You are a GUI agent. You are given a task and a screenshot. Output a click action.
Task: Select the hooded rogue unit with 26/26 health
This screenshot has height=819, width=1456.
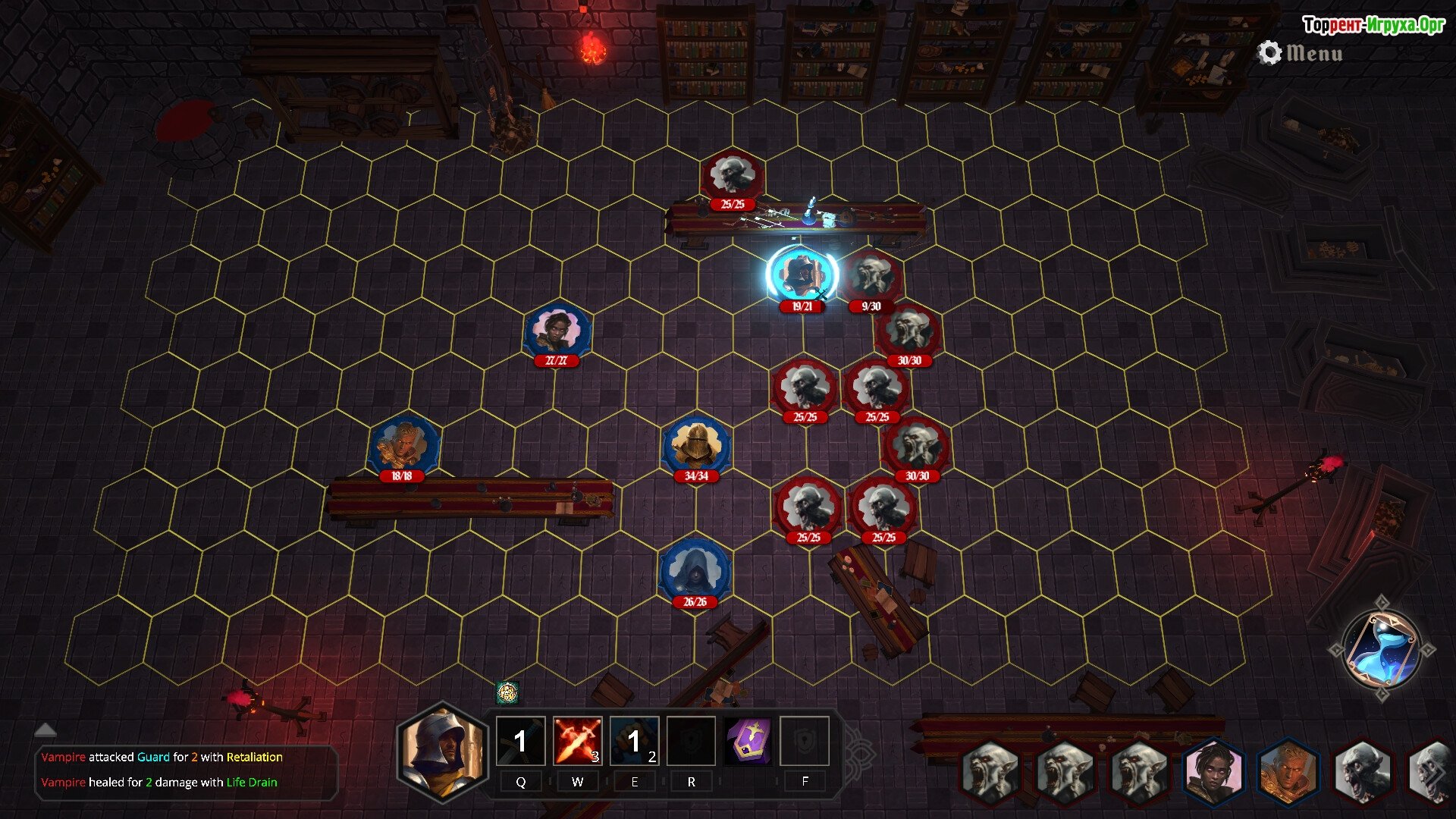click(x=695, y=570)
